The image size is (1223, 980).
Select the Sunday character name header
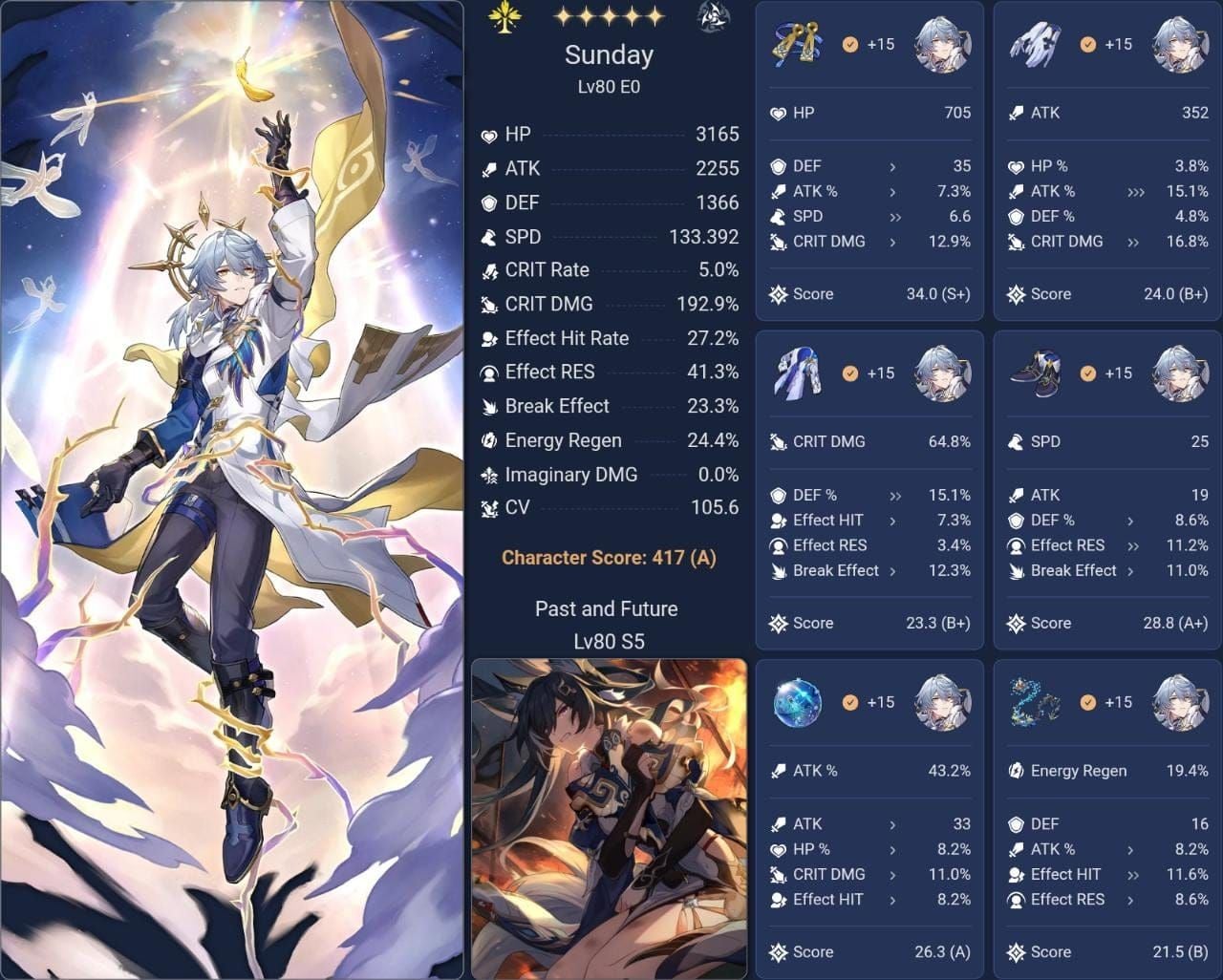pyautogui.click(x=609, y=54)
